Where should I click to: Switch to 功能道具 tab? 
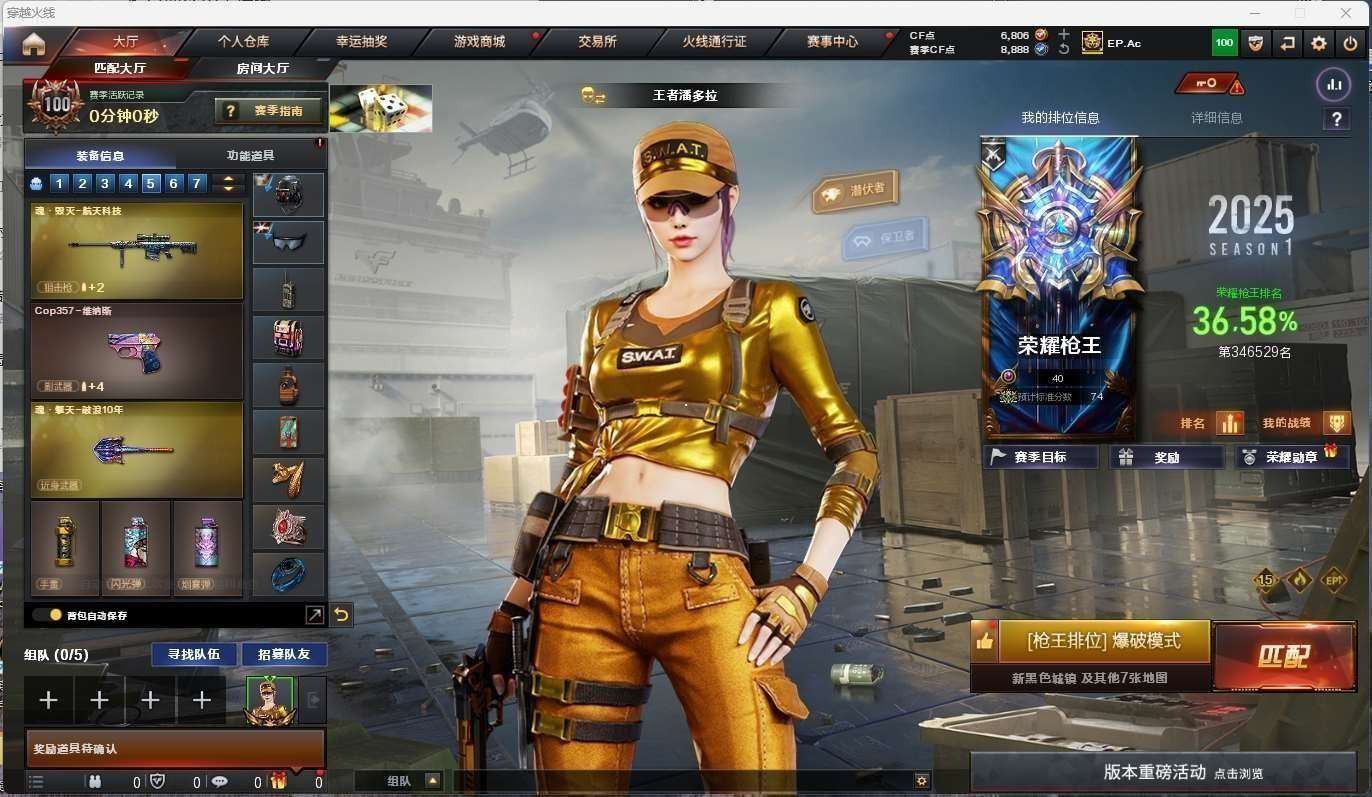click(250, 156)
